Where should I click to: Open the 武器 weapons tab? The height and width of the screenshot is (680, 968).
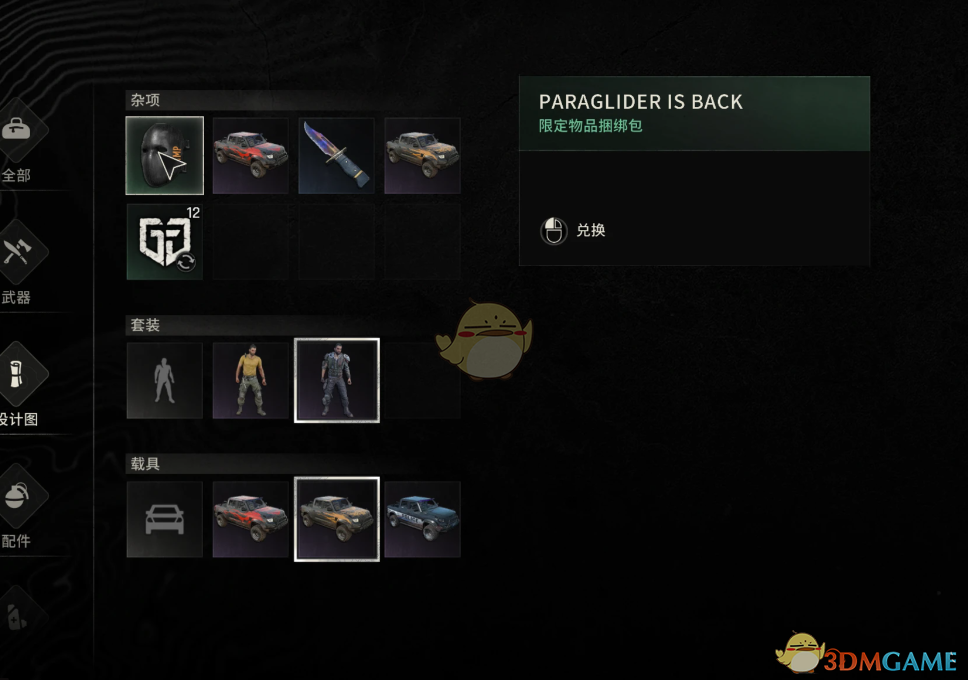[x=18, y=265]
